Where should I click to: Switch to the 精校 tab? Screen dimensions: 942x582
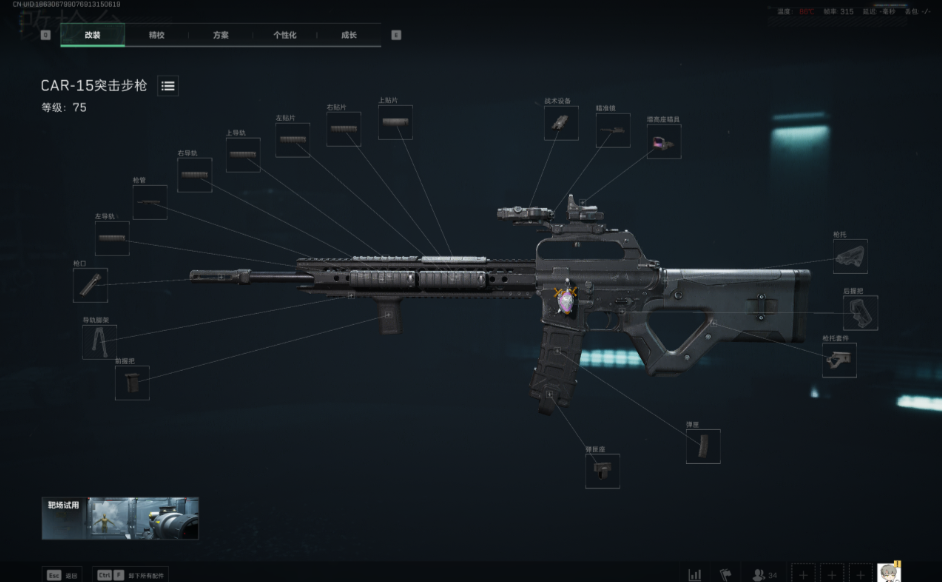157,35
